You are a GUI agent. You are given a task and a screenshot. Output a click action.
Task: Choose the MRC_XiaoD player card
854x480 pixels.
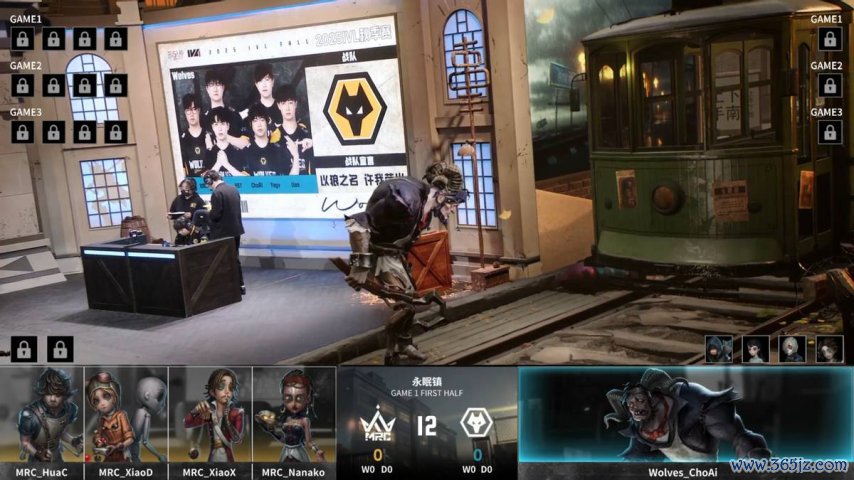tap(126, 419)
